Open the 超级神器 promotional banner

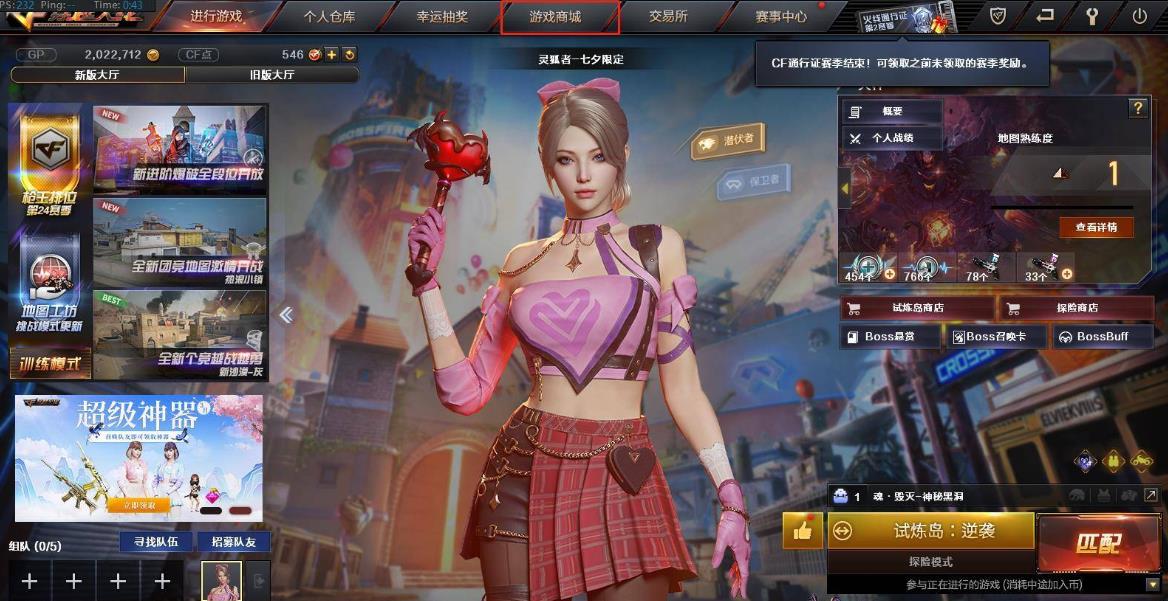pos(139,458)
